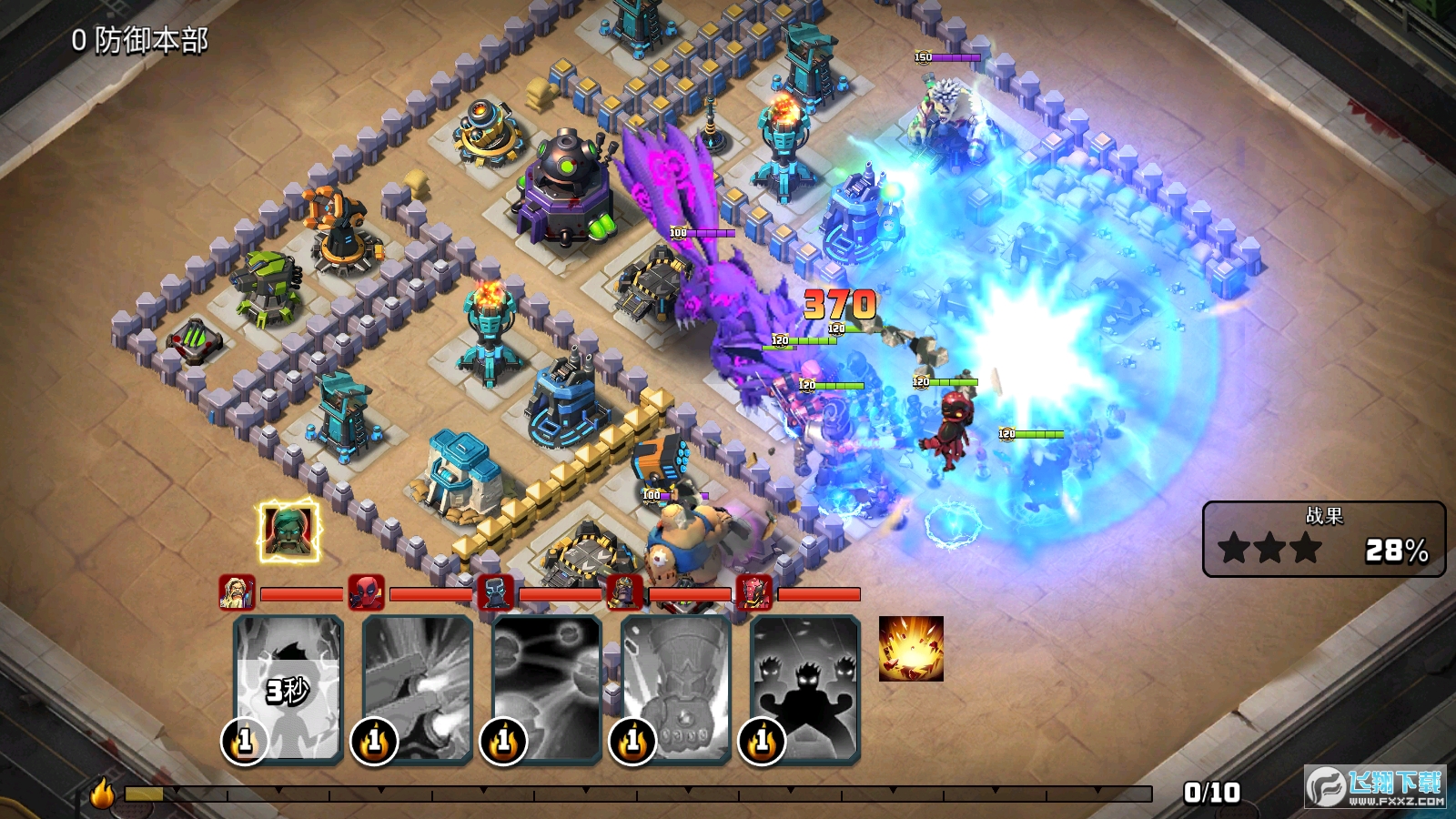This screenshot has height=819, width=1456.
Task: Tap the fiery explosion ability icon
Action: 911,649
